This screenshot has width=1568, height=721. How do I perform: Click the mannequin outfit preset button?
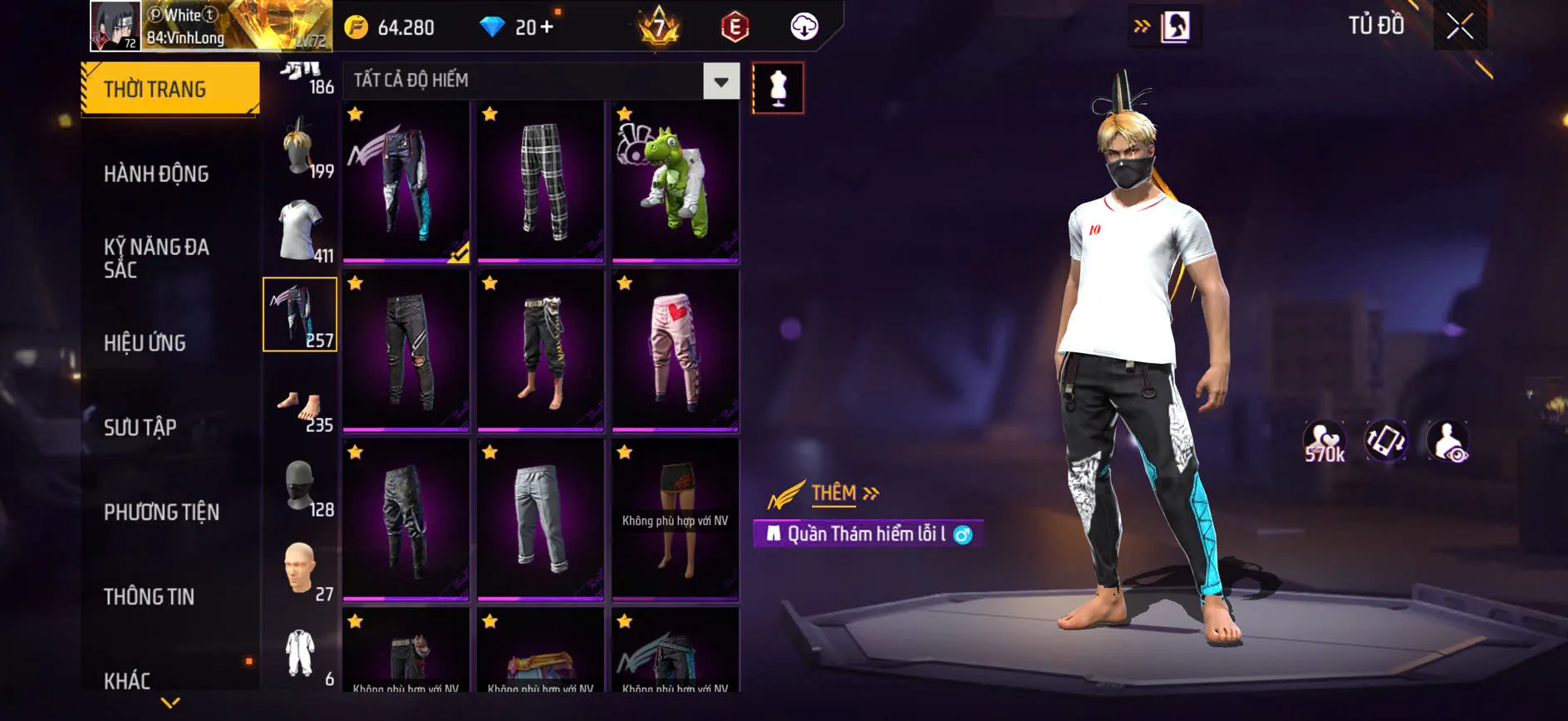778,87
